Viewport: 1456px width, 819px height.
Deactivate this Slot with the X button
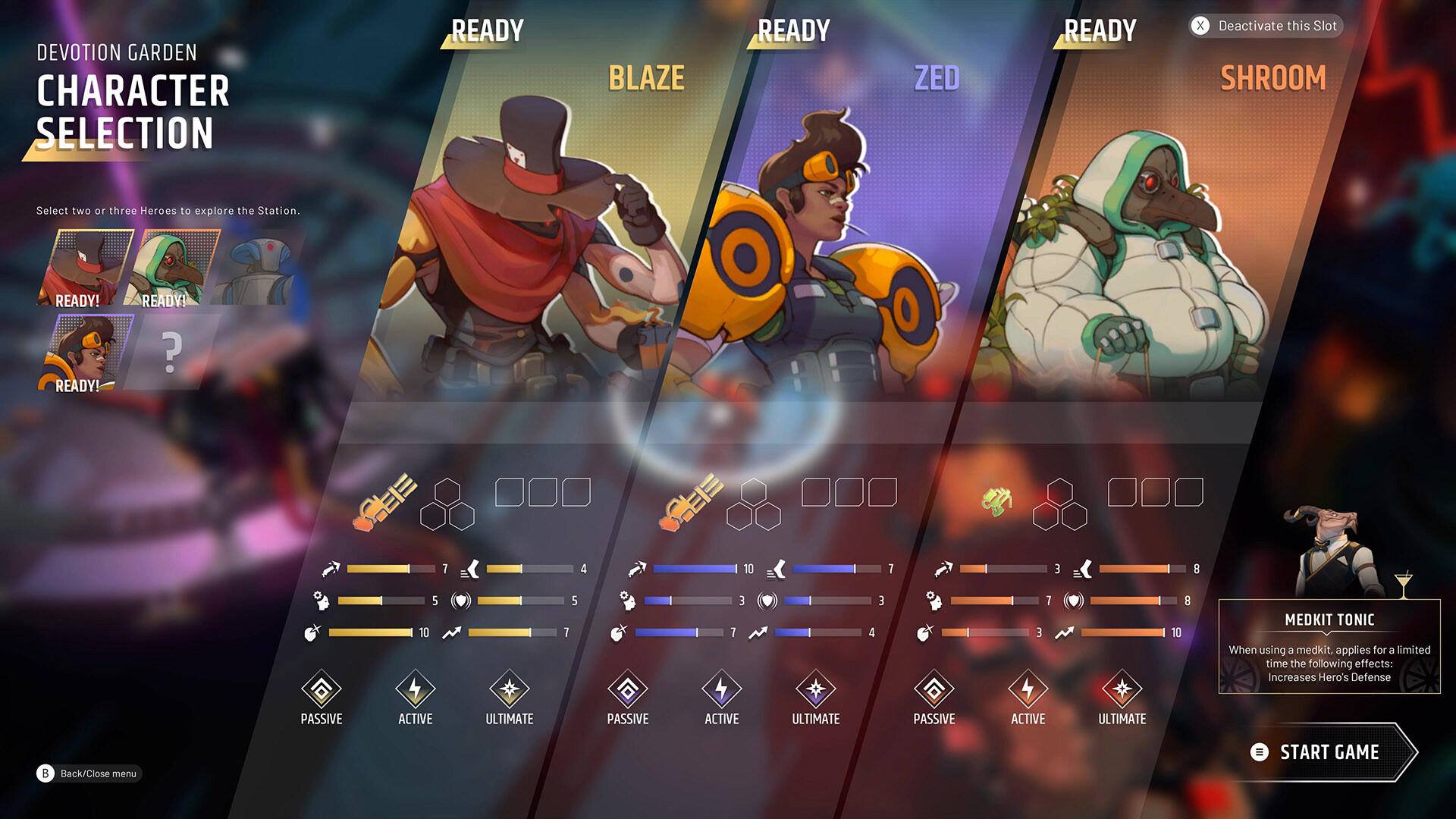pyautogui.click(x=1199, y=26)
